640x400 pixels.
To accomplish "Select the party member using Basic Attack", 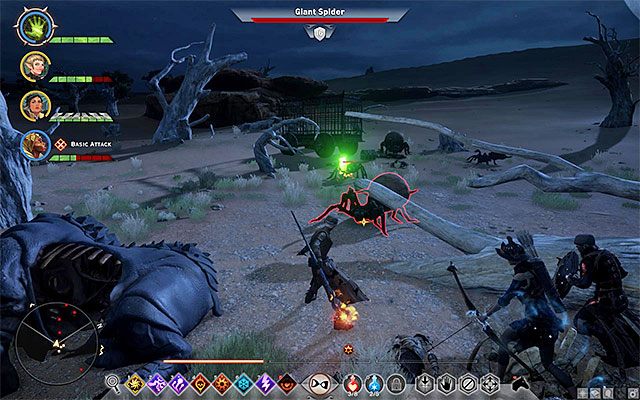I will coord(34,147).
